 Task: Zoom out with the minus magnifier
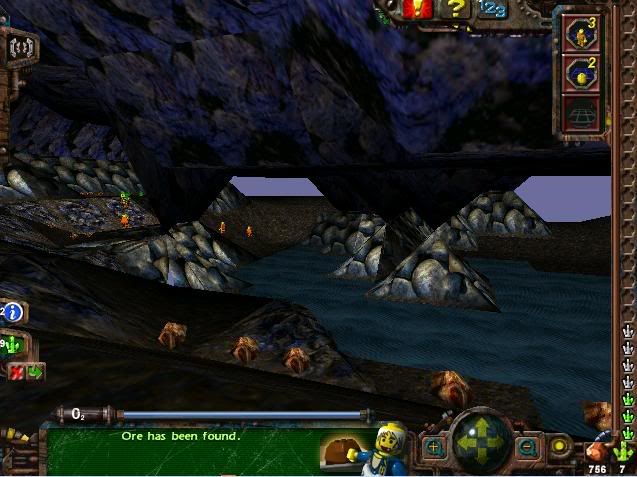pos(526,447)
